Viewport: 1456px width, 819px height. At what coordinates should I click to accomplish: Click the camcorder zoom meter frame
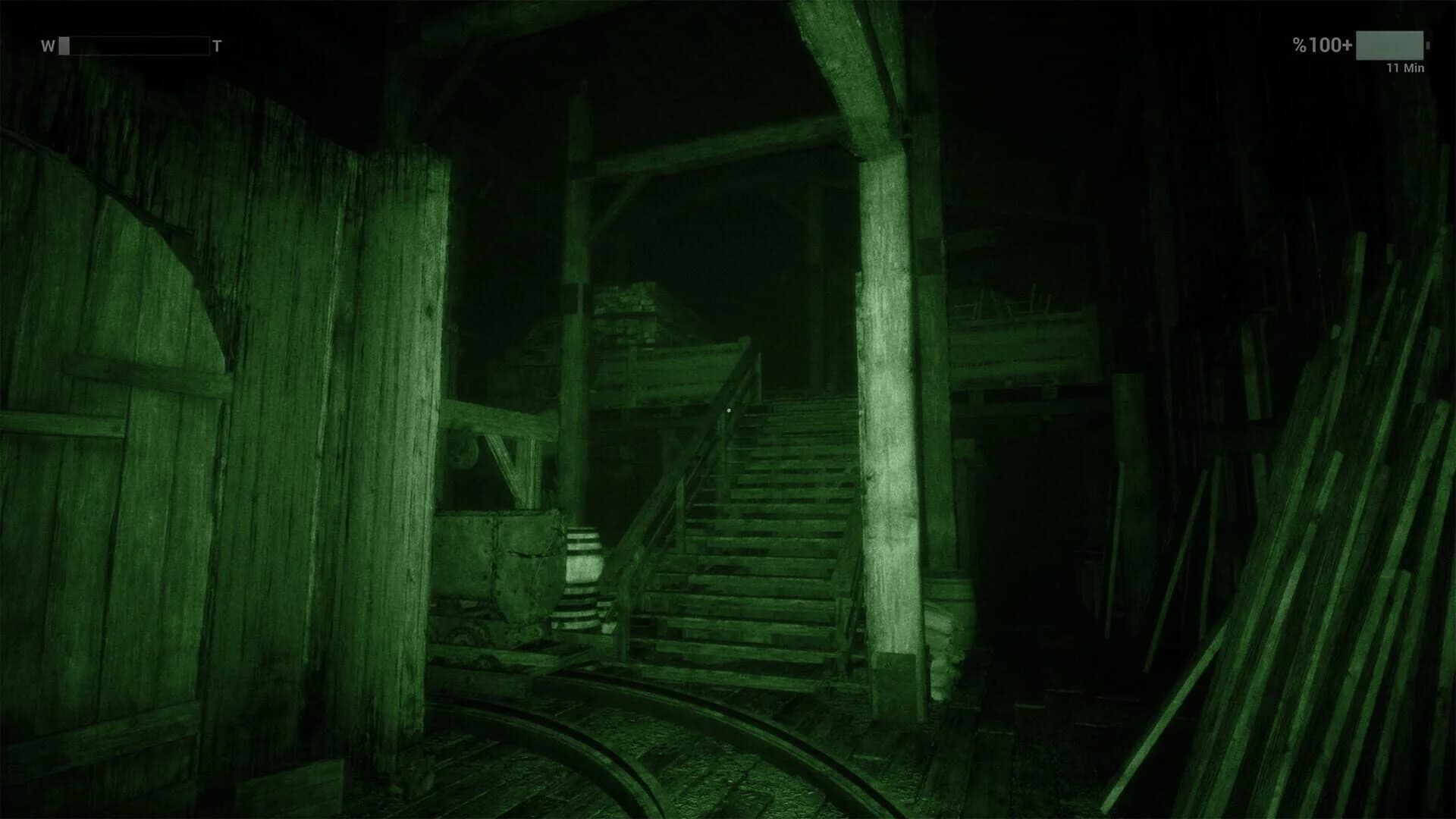[133, 45]
